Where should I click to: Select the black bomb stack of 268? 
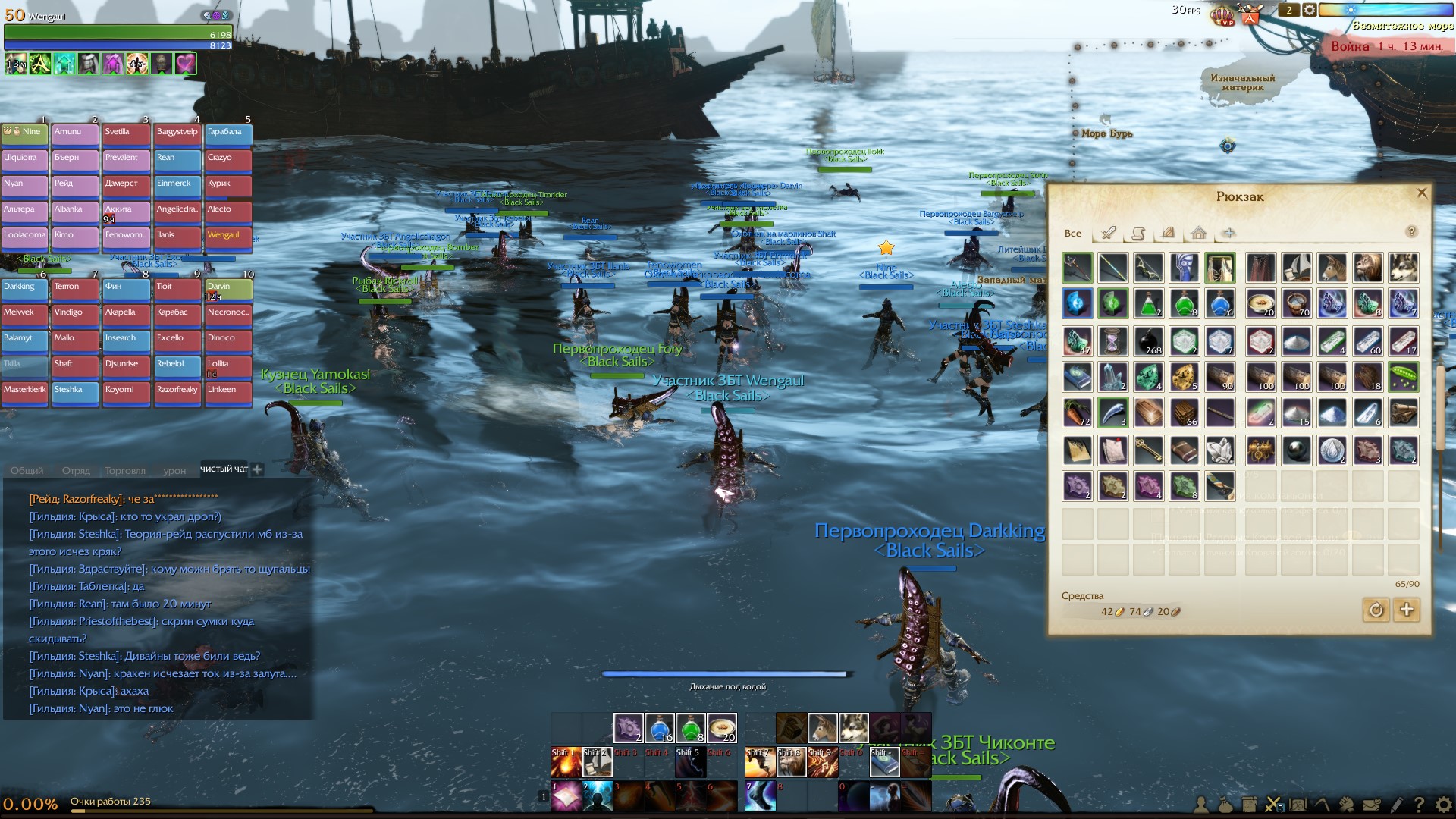pos(1148,340)
